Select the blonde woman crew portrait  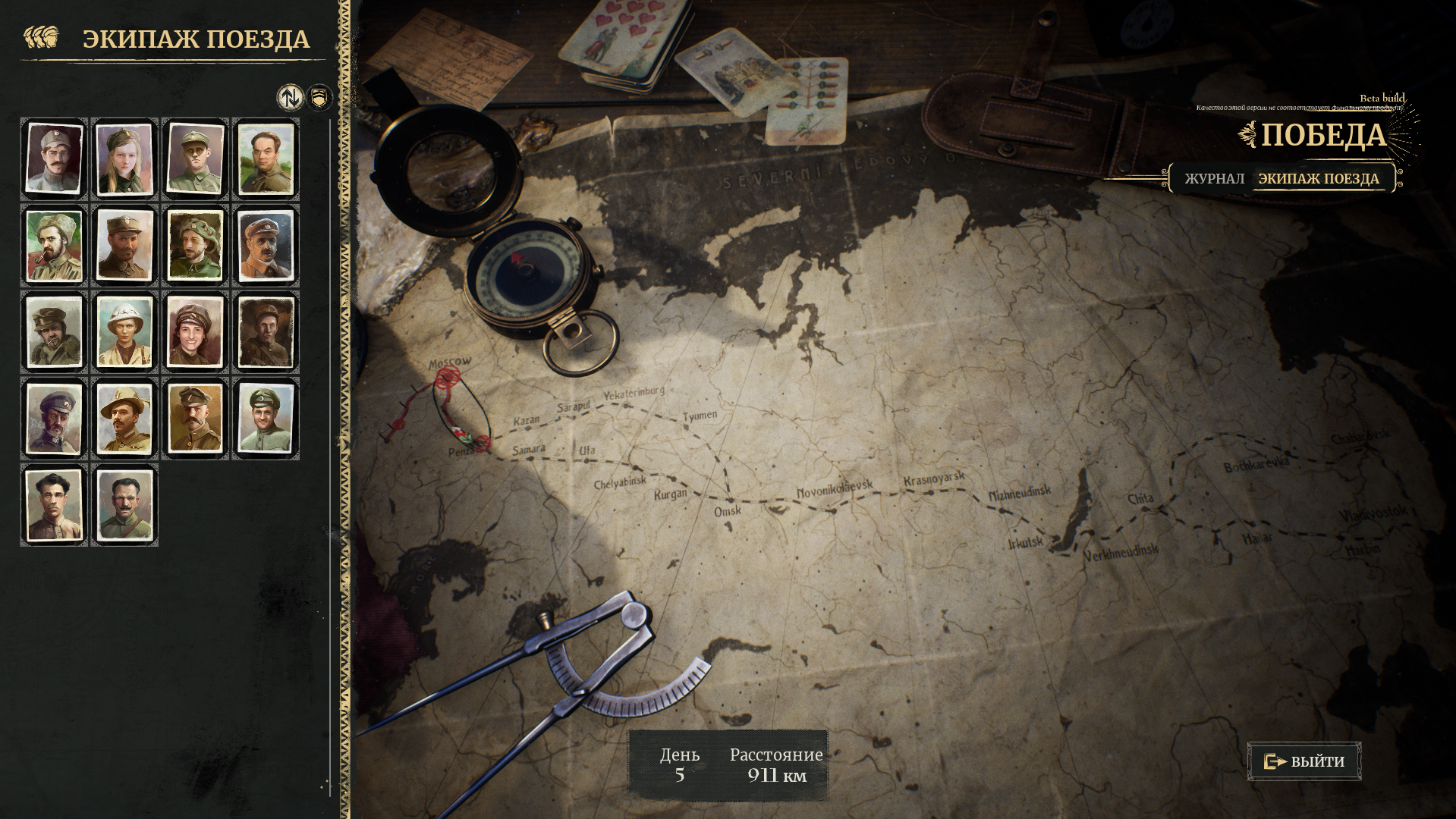coord(124,159)
